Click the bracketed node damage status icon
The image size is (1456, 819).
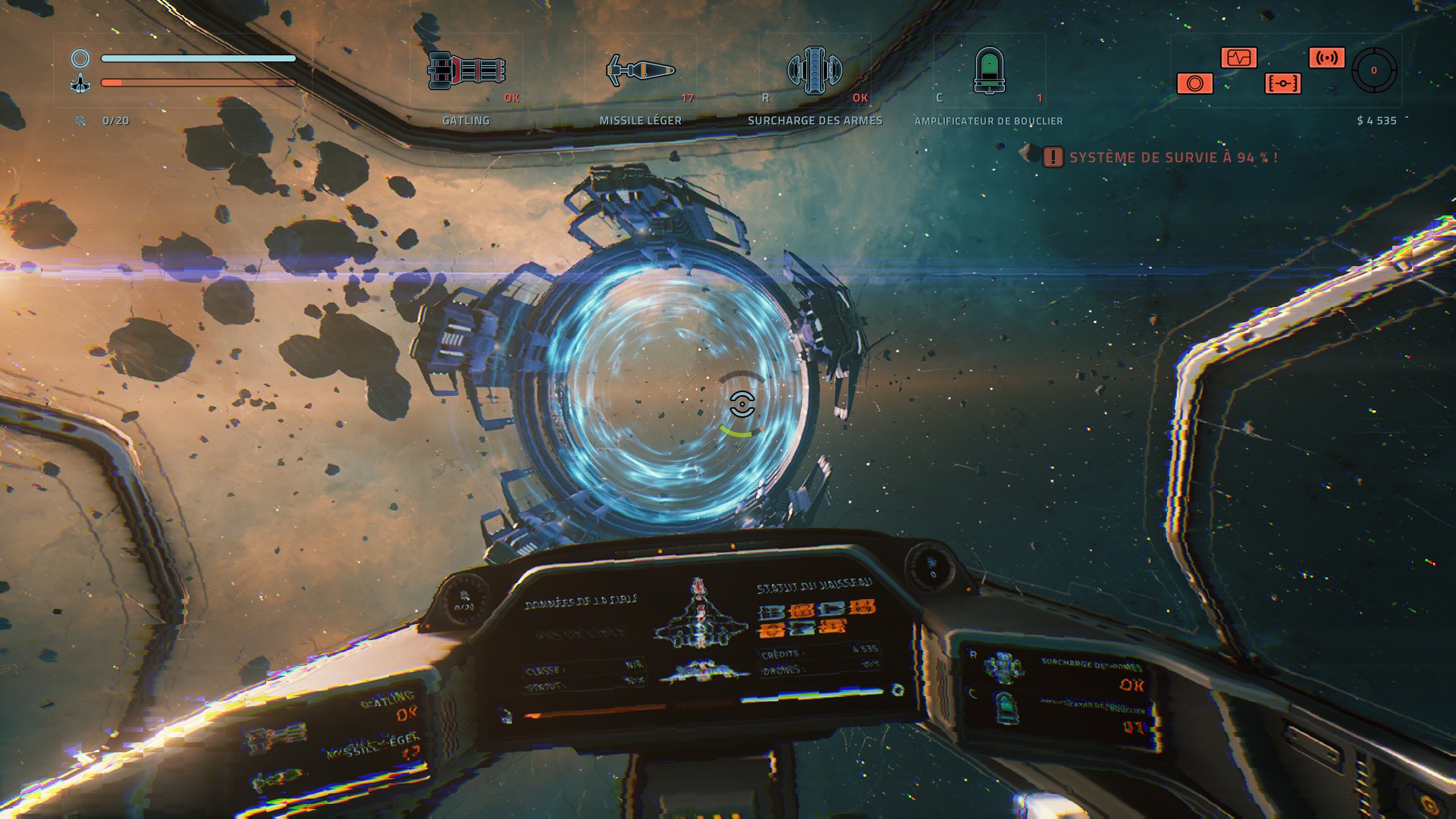[1282, 83]
